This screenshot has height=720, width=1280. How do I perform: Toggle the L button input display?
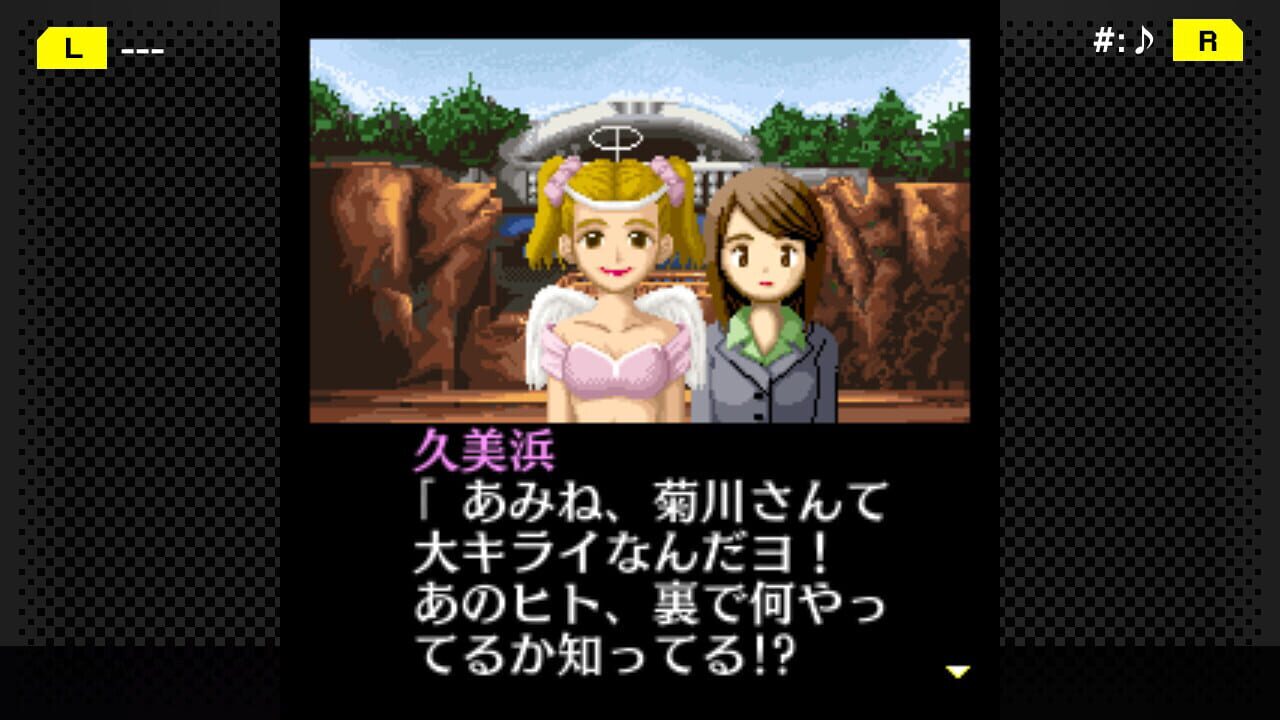click(x=70, y=47)
